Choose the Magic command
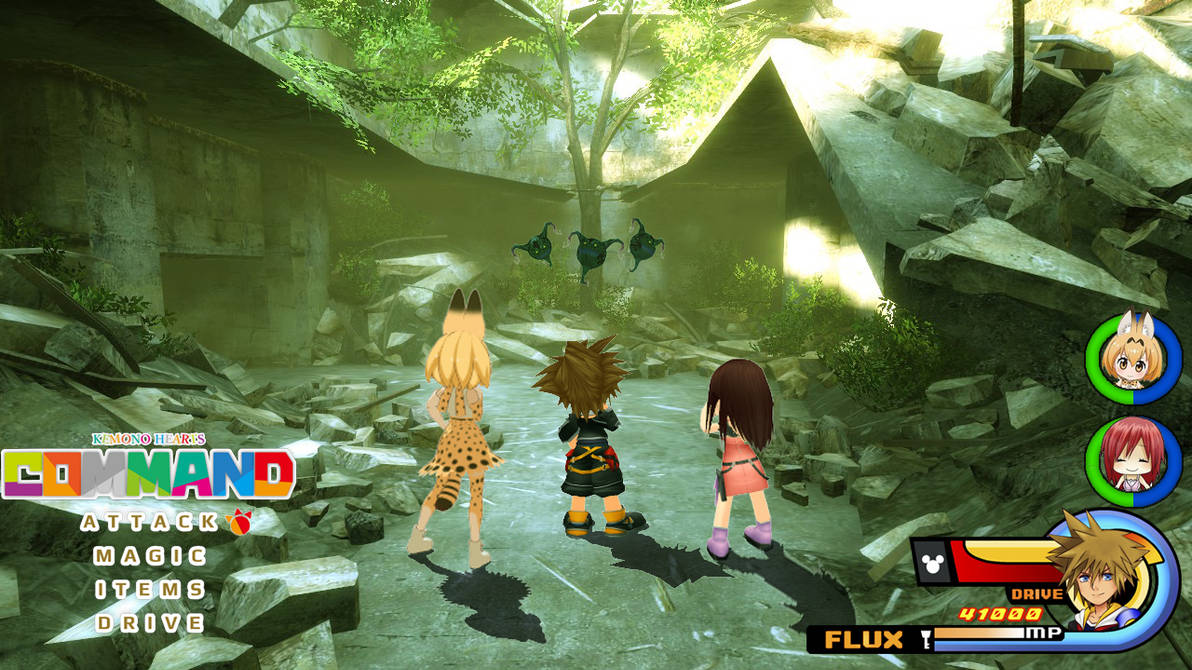Image resolution: width=1192 pixels, height=670 pixels. [x=149, y=556]
